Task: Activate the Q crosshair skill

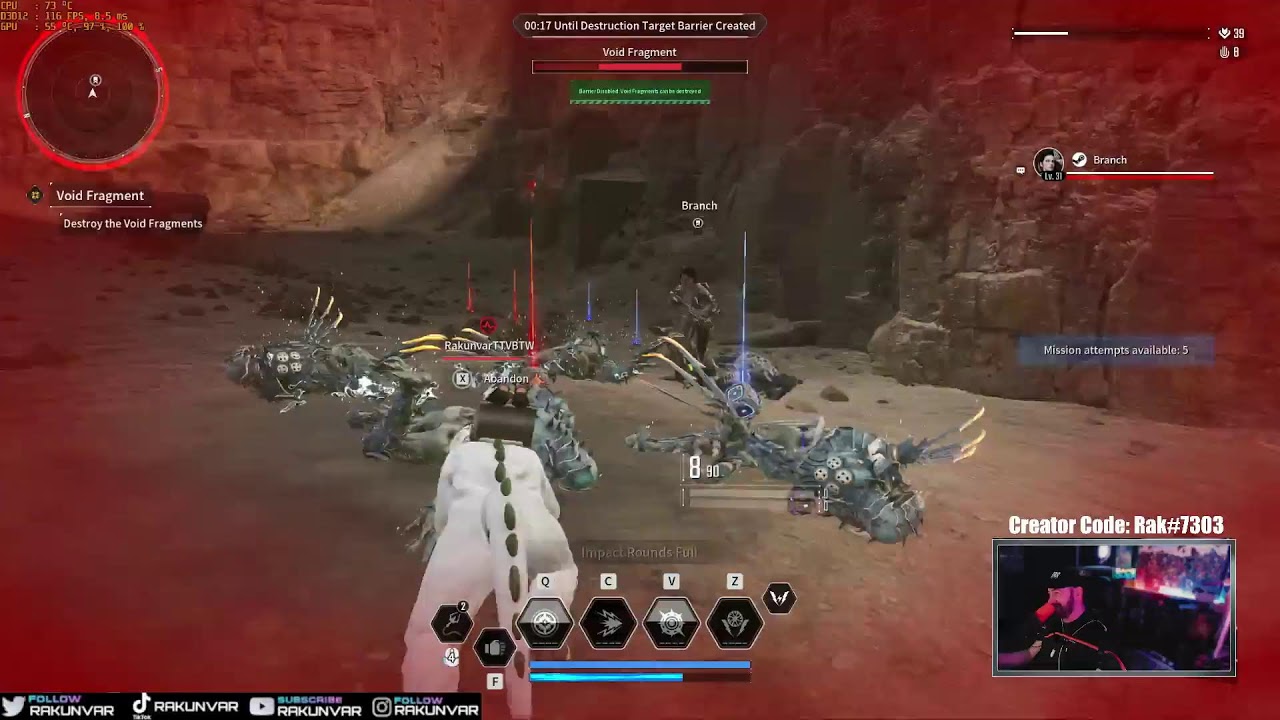Action: [545, 623]
